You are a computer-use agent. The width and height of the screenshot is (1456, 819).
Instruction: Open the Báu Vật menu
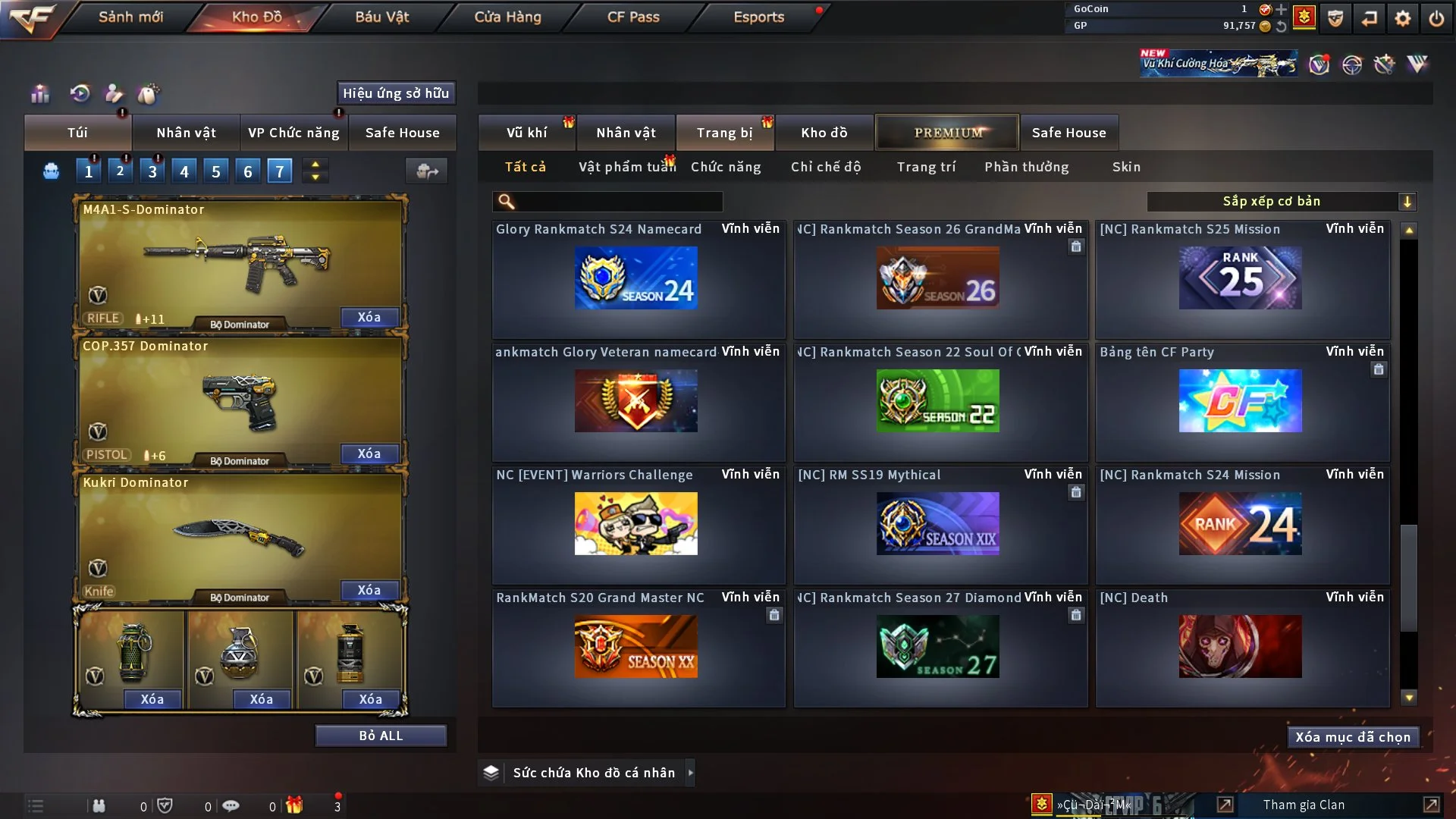381,17
